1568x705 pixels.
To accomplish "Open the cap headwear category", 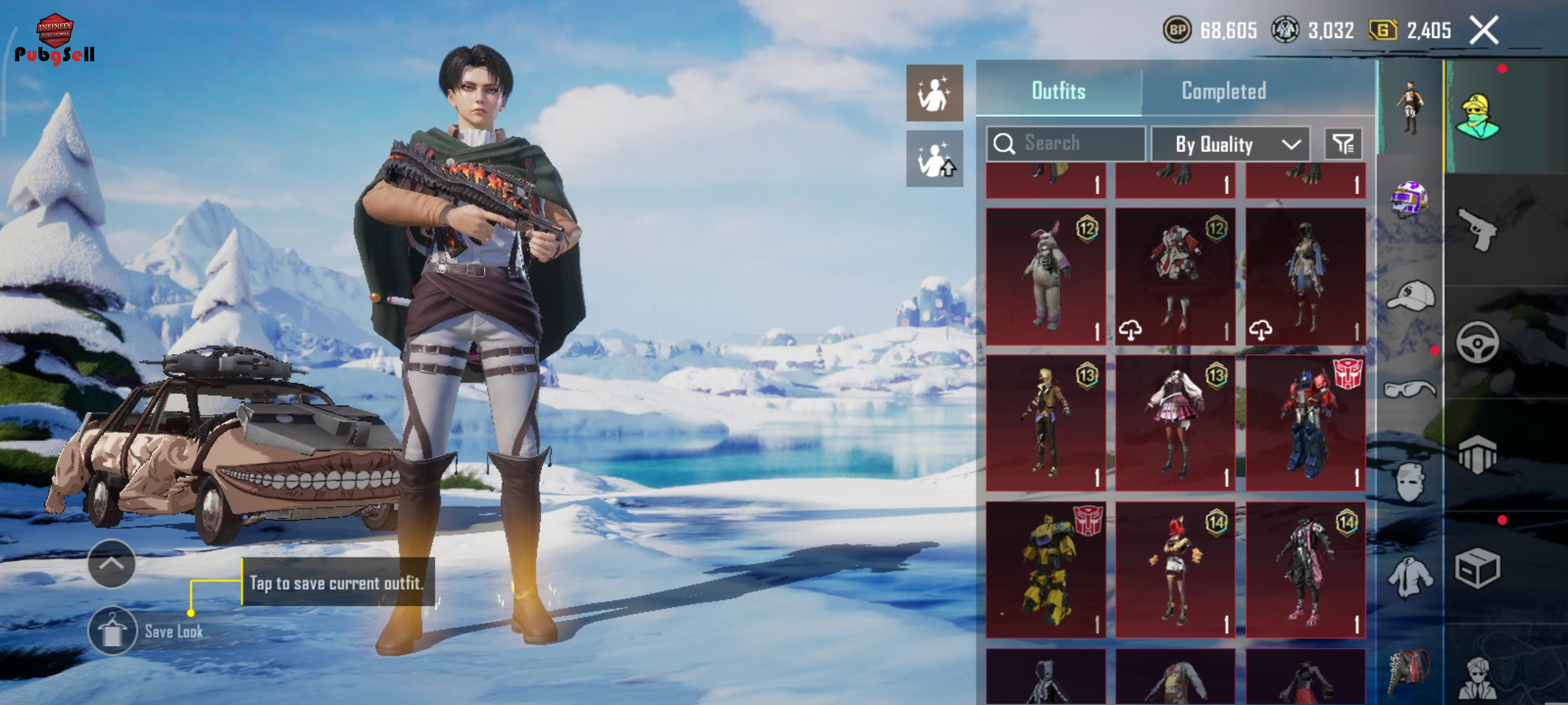I will 1410,296.
